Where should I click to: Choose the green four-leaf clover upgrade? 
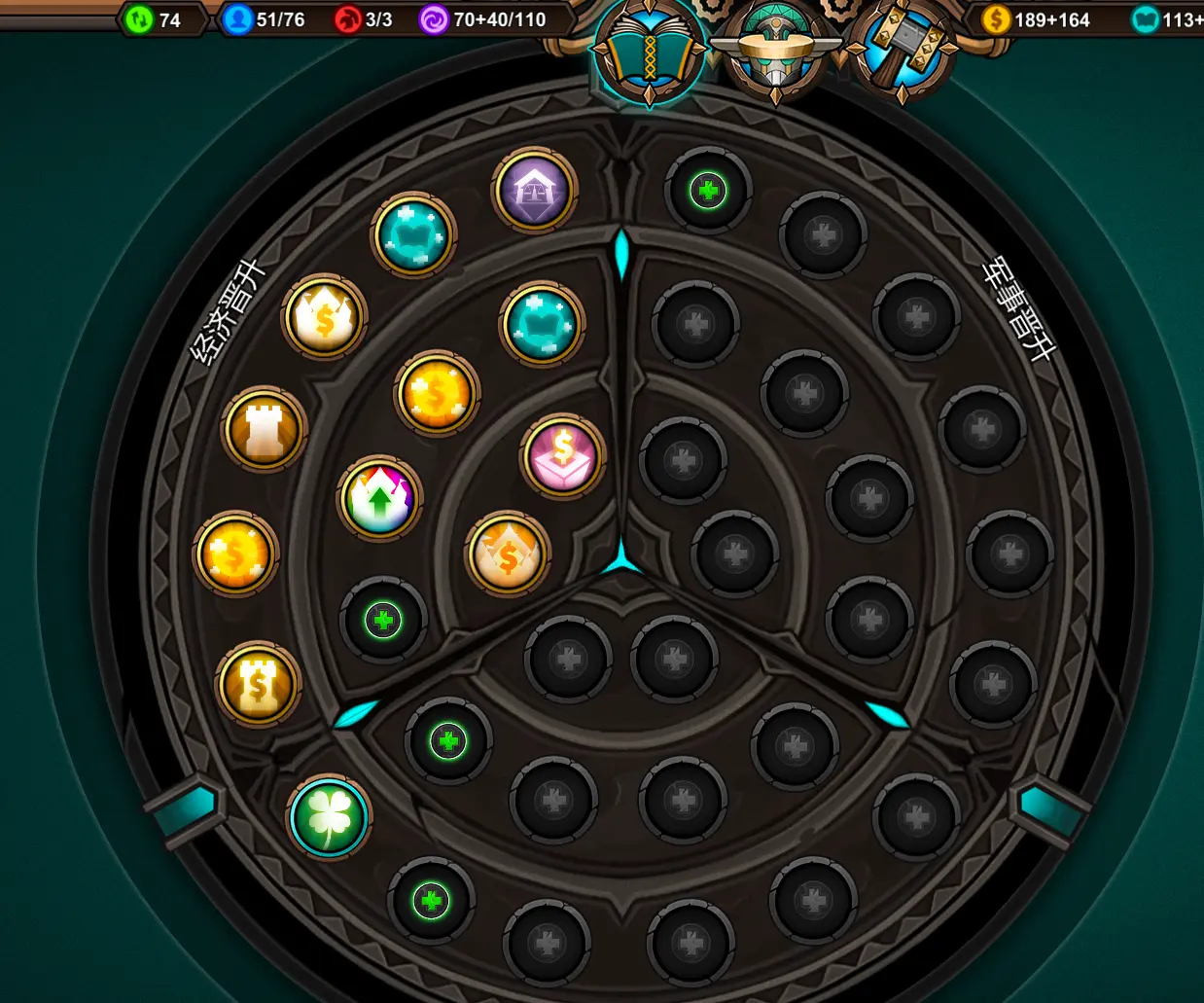click(329, 818)
